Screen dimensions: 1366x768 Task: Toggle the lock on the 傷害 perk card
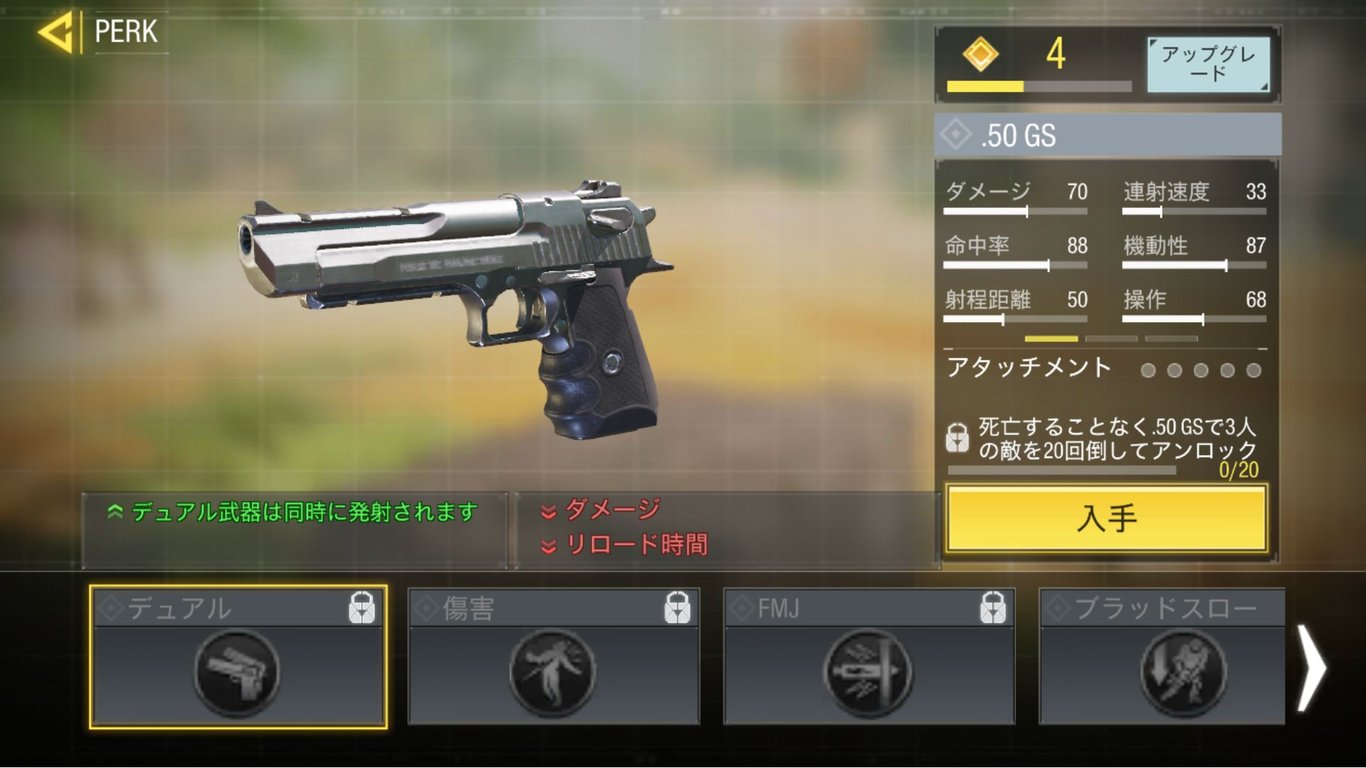tap(678, 606)
